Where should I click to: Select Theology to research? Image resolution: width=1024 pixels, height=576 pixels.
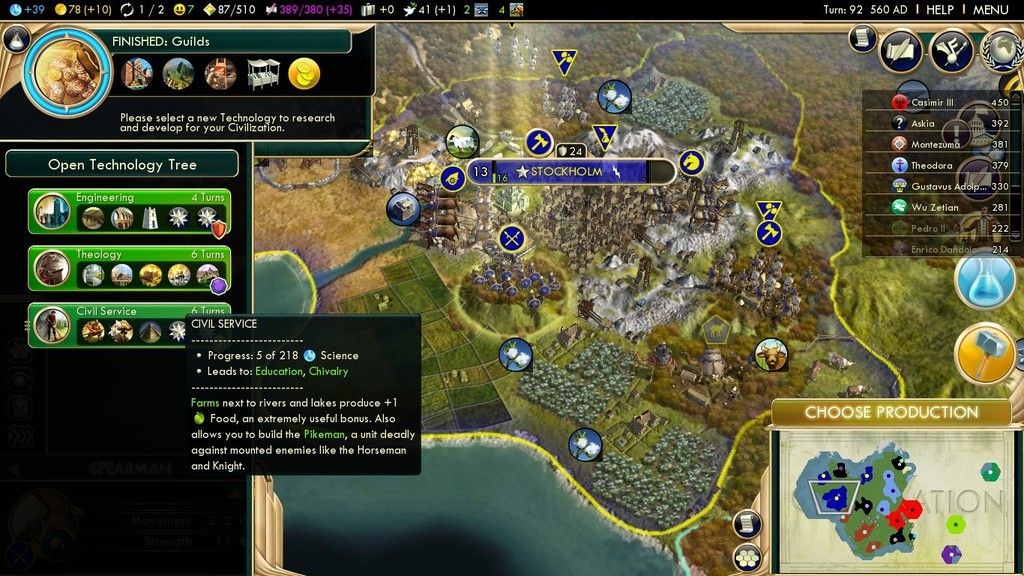pyautogui.click(x=129, y=268)
